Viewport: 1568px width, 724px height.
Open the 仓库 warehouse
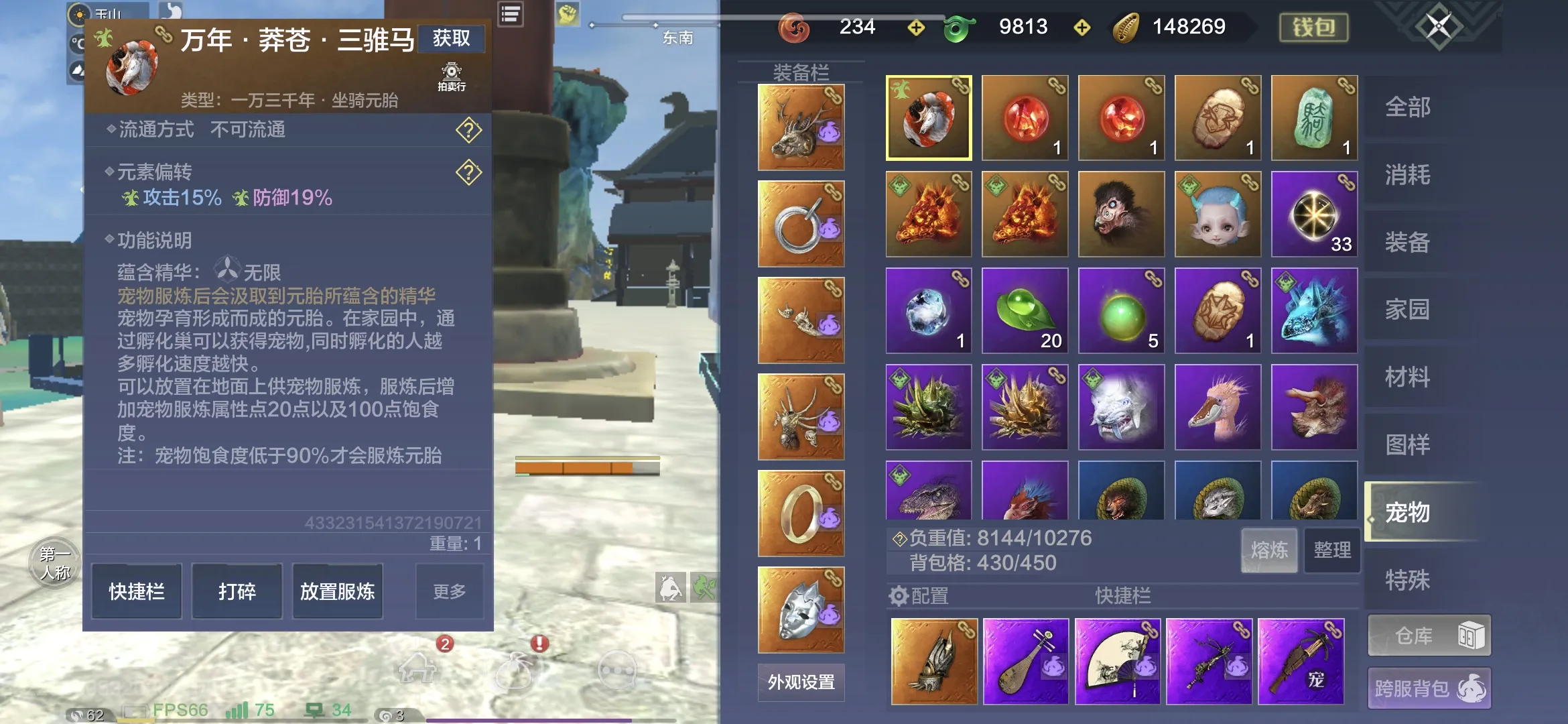pyautogui.click(x=1429, y=636)
